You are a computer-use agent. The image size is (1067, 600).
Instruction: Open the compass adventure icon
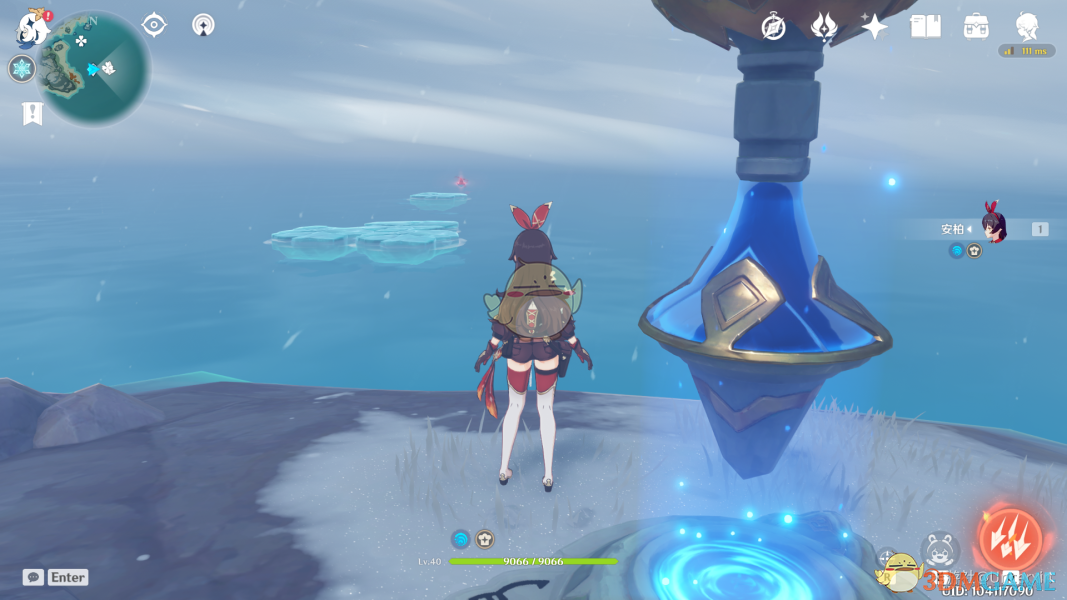[773, 27]
